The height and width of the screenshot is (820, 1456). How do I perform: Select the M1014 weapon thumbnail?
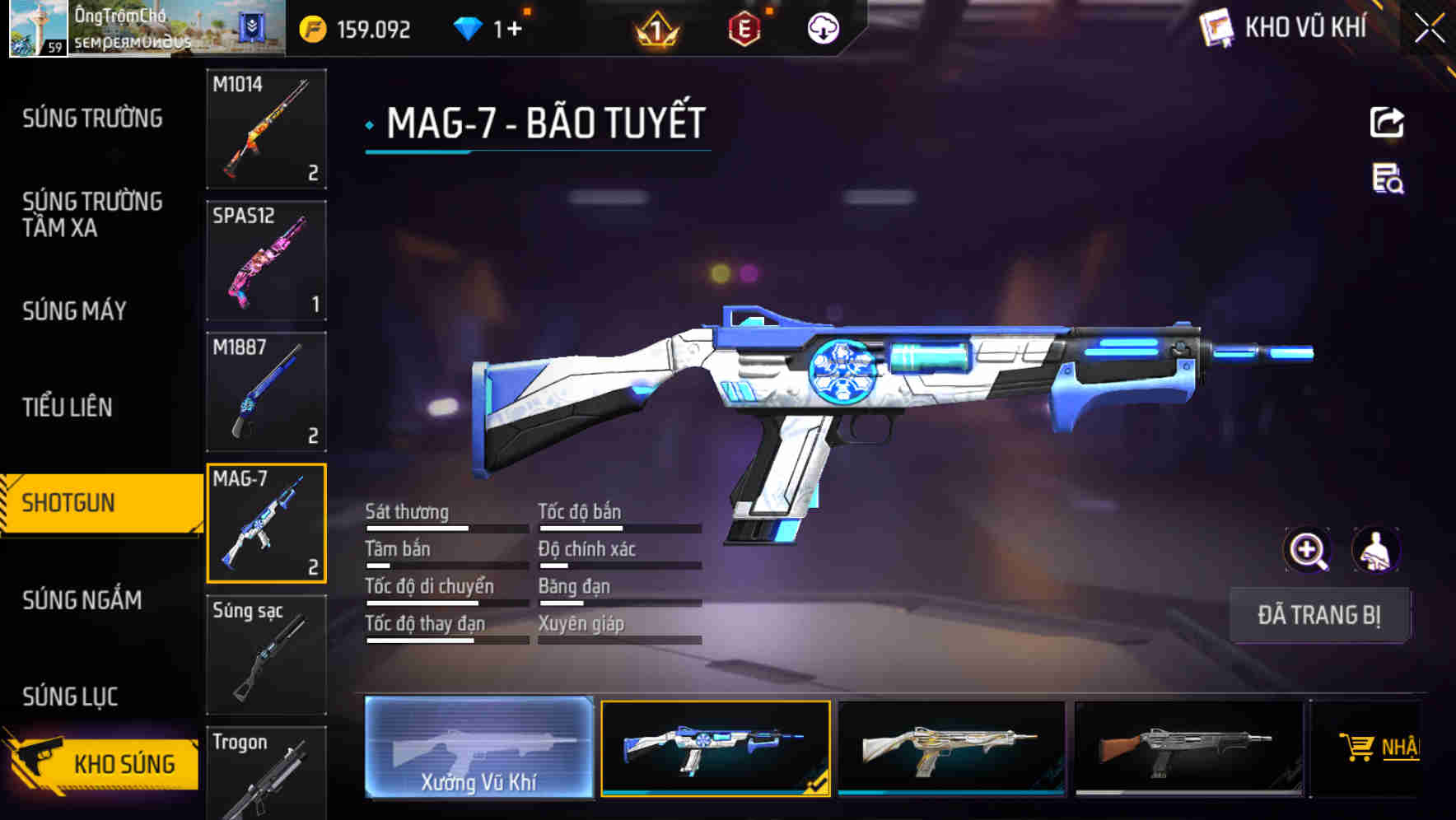pos(266,130)
